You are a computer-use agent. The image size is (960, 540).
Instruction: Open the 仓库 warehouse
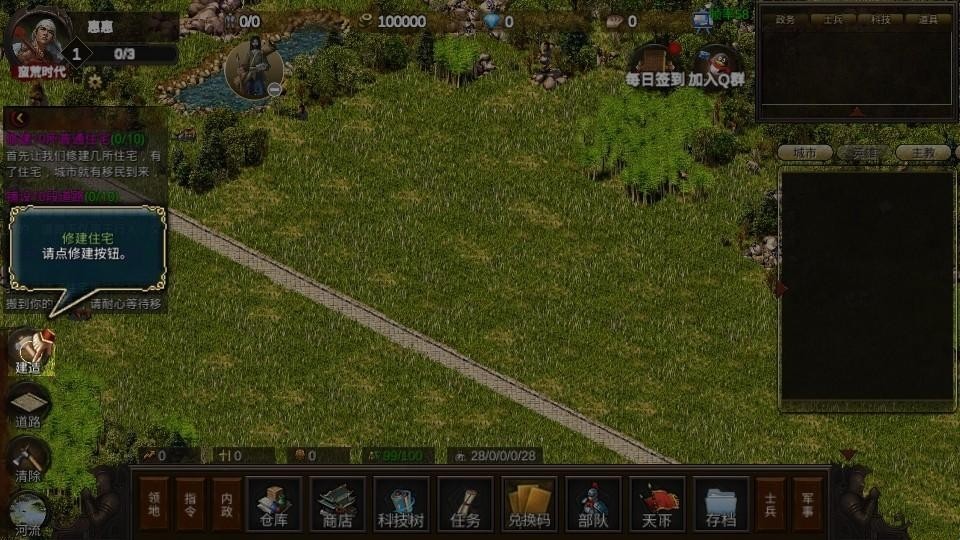pos(273,503)
